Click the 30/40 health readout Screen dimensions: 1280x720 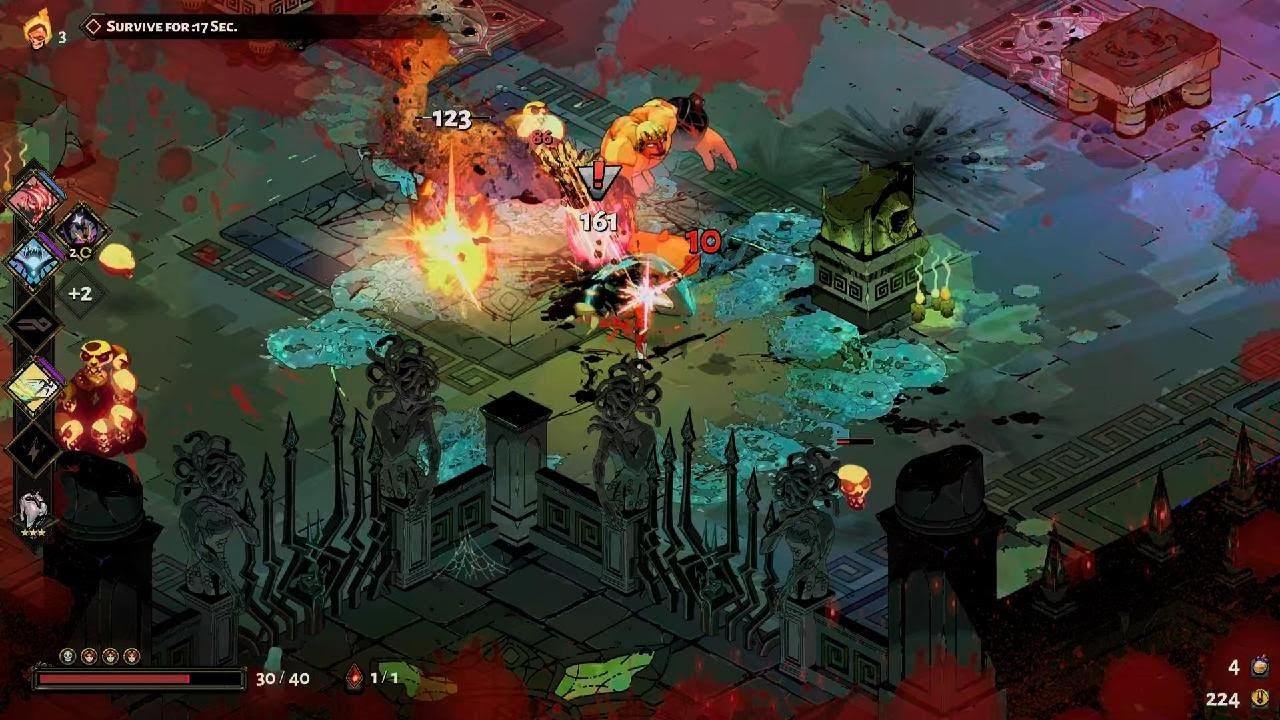point(282,677)
